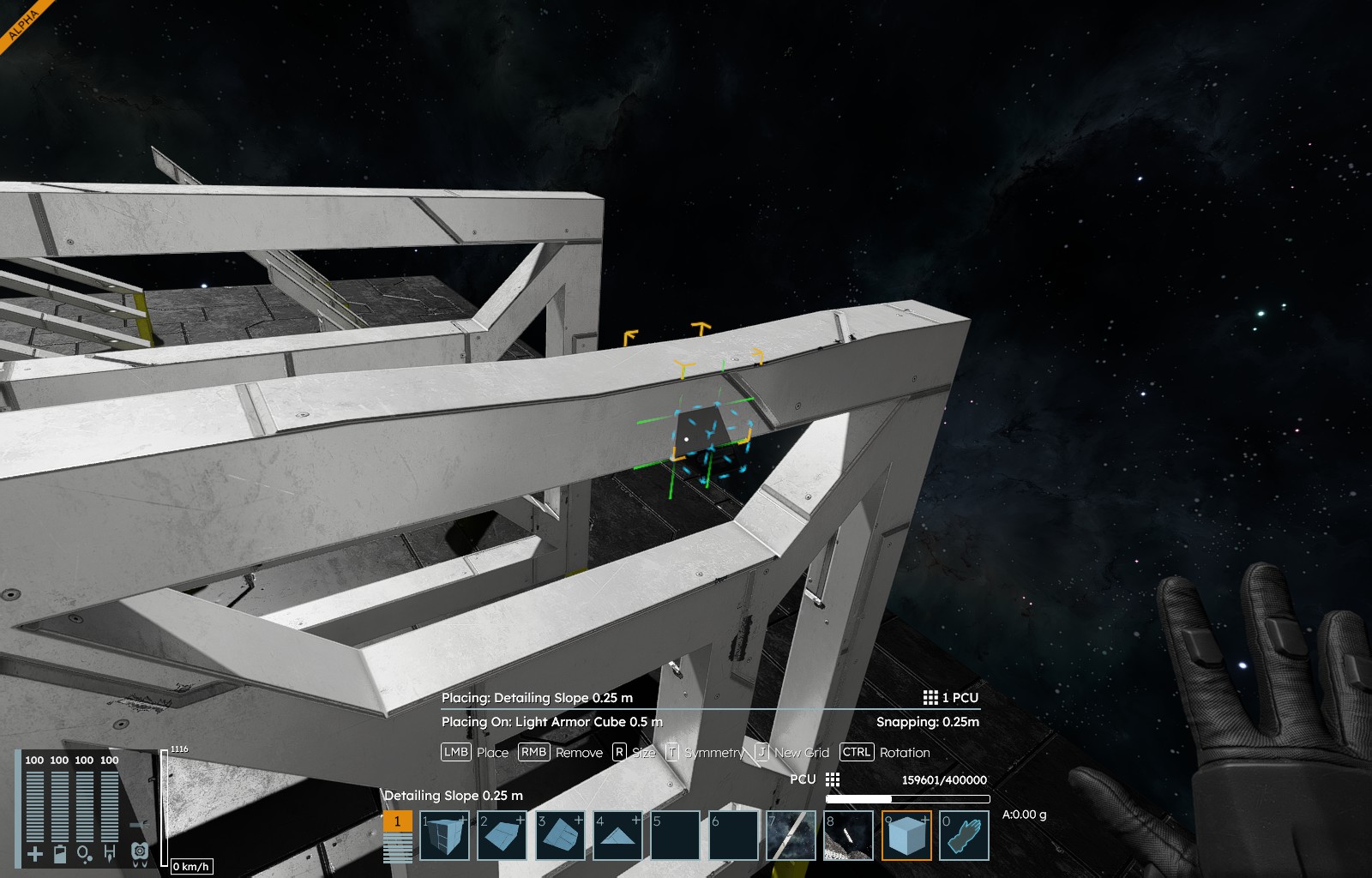Select the panelled armor block in hotbar slot 1
Screen dimensions: 1372x878
tap(444, 836)
